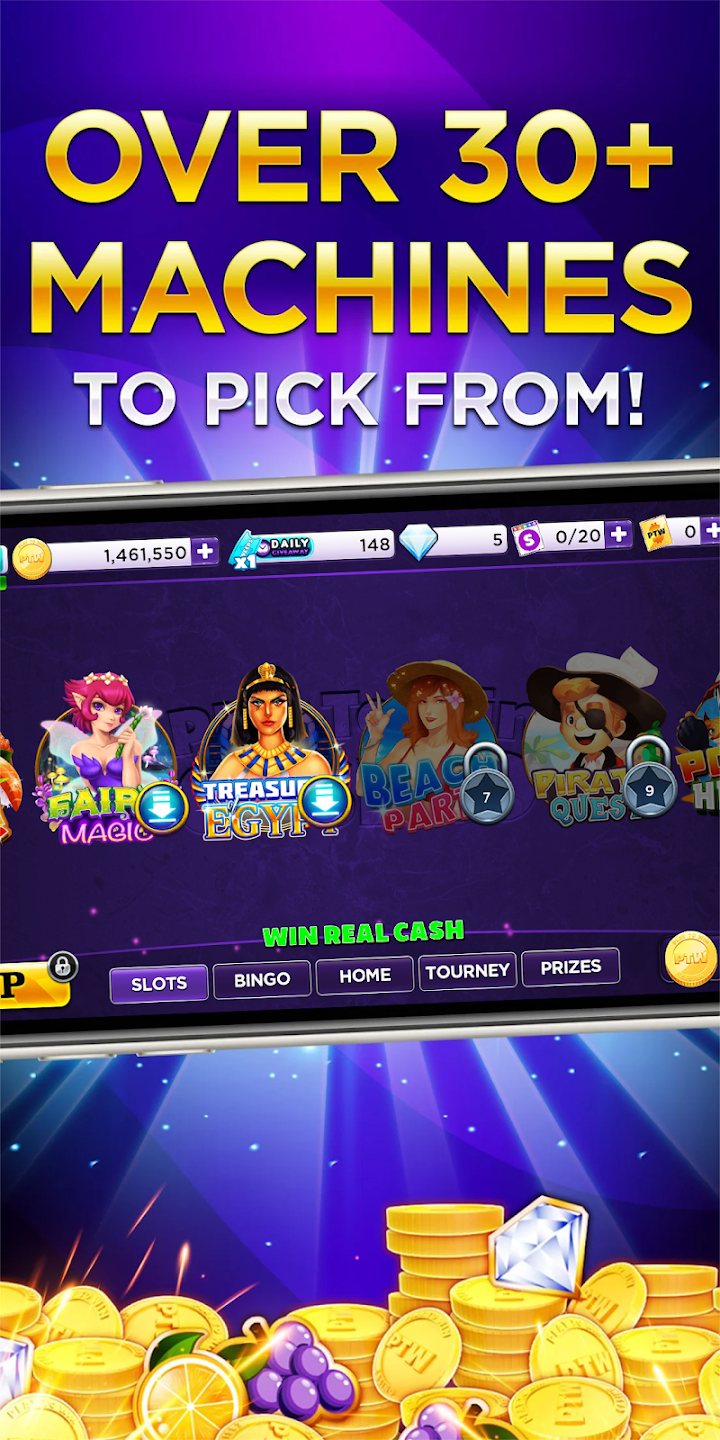This screenshot has width=720, height=1440.
Task: Click the plus button beside 0/20 counter
Action: click(619, 535)
